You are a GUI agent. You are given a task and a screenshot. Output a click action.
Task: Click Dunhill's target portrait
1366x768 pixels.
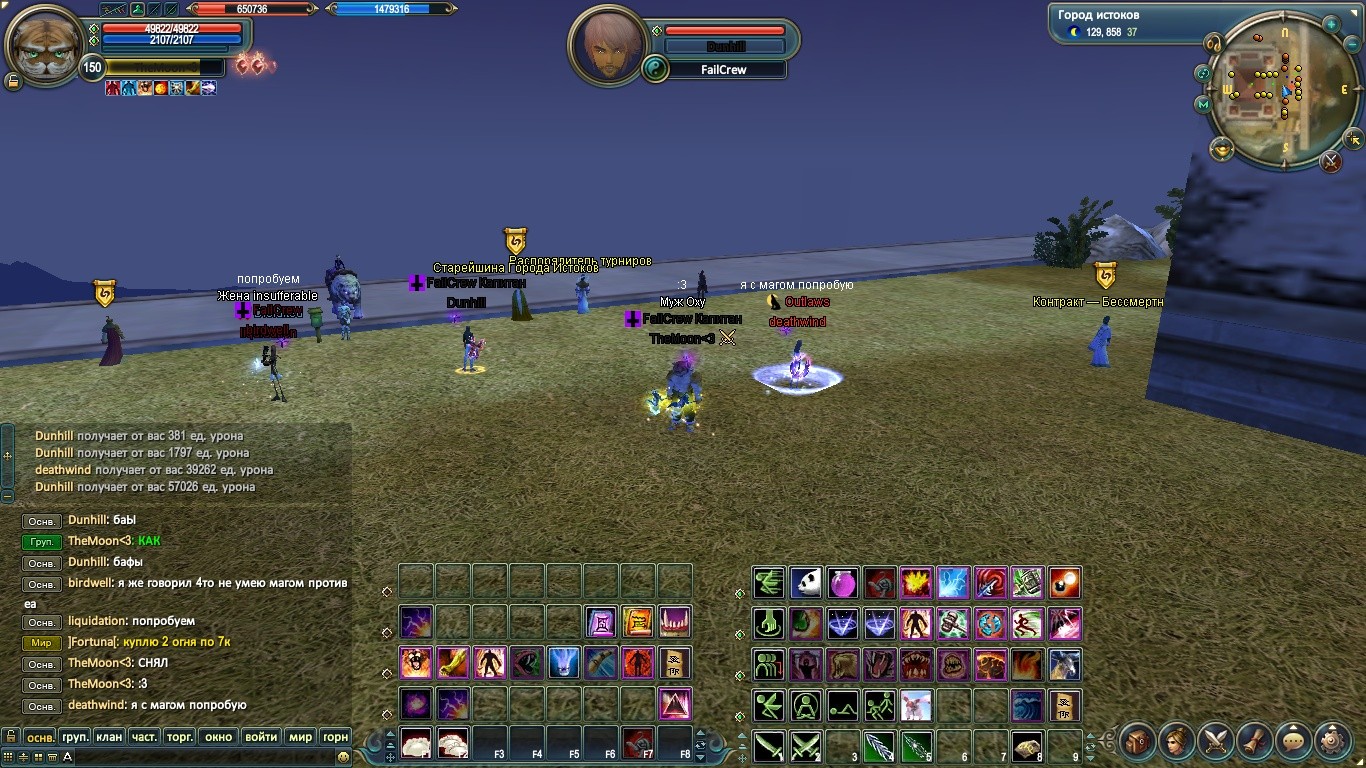pyautogui.click(x=604, y=45)
